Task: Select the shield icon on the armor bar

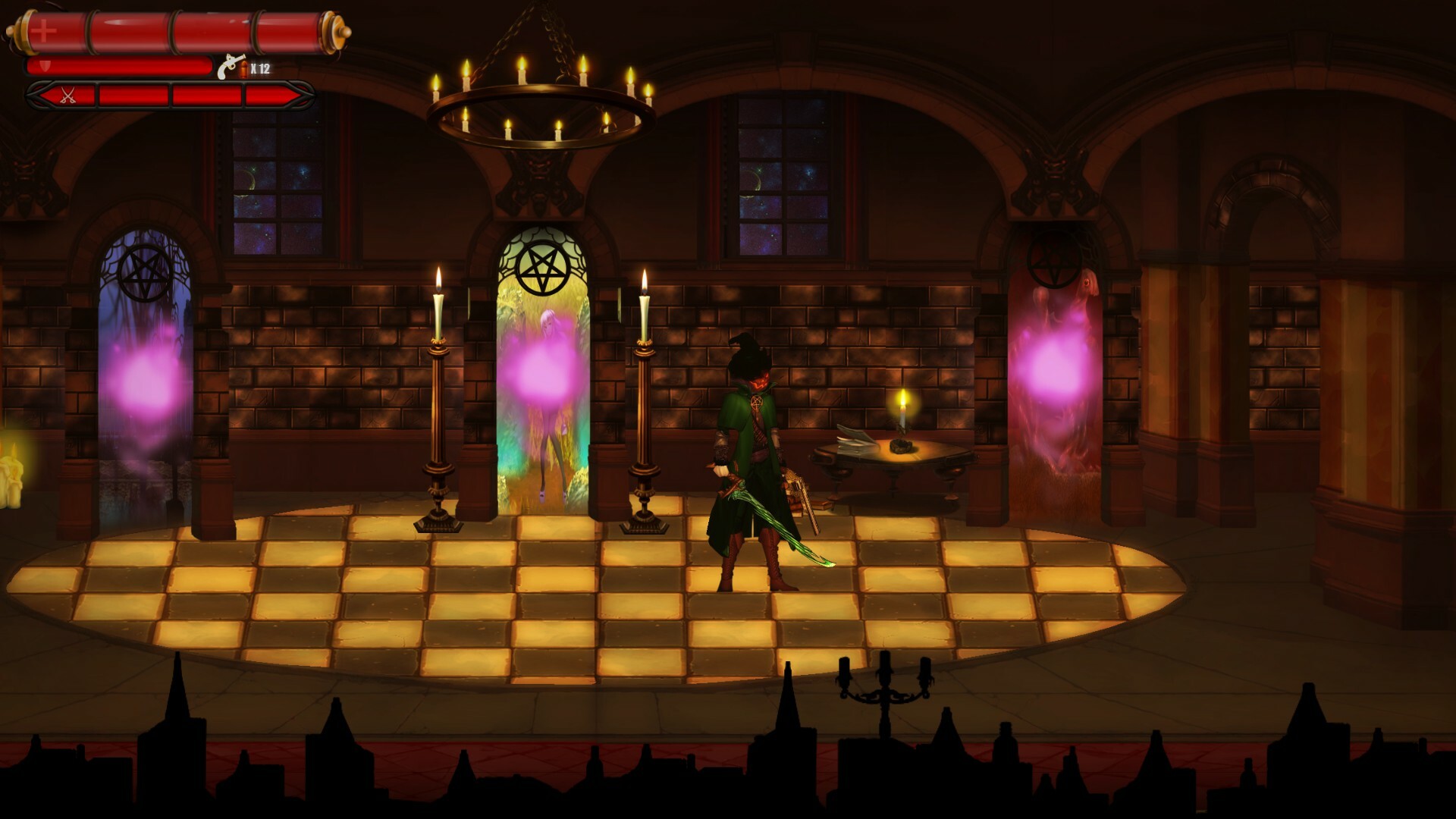Action: tap(44, 67)
